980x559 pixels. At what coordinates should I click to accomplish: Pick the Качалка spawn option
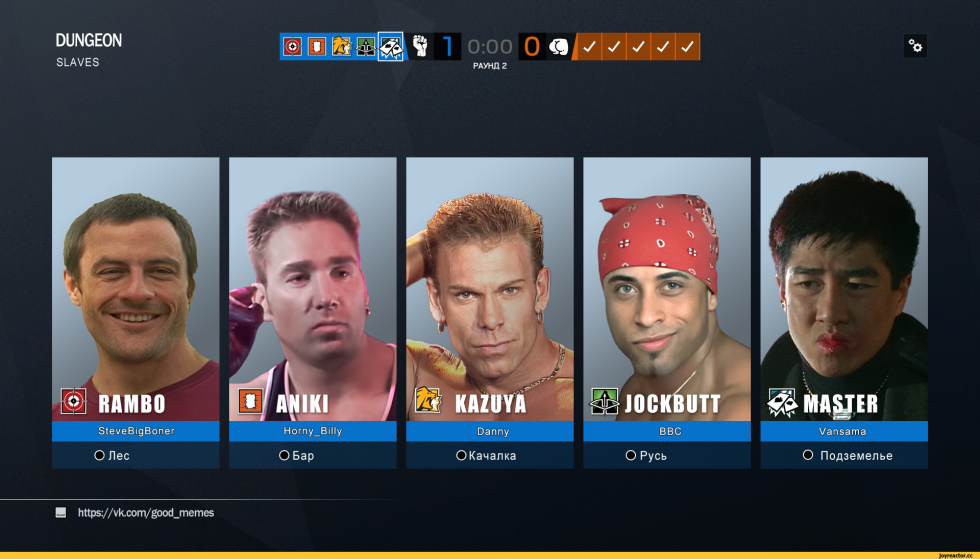[486, 456]
